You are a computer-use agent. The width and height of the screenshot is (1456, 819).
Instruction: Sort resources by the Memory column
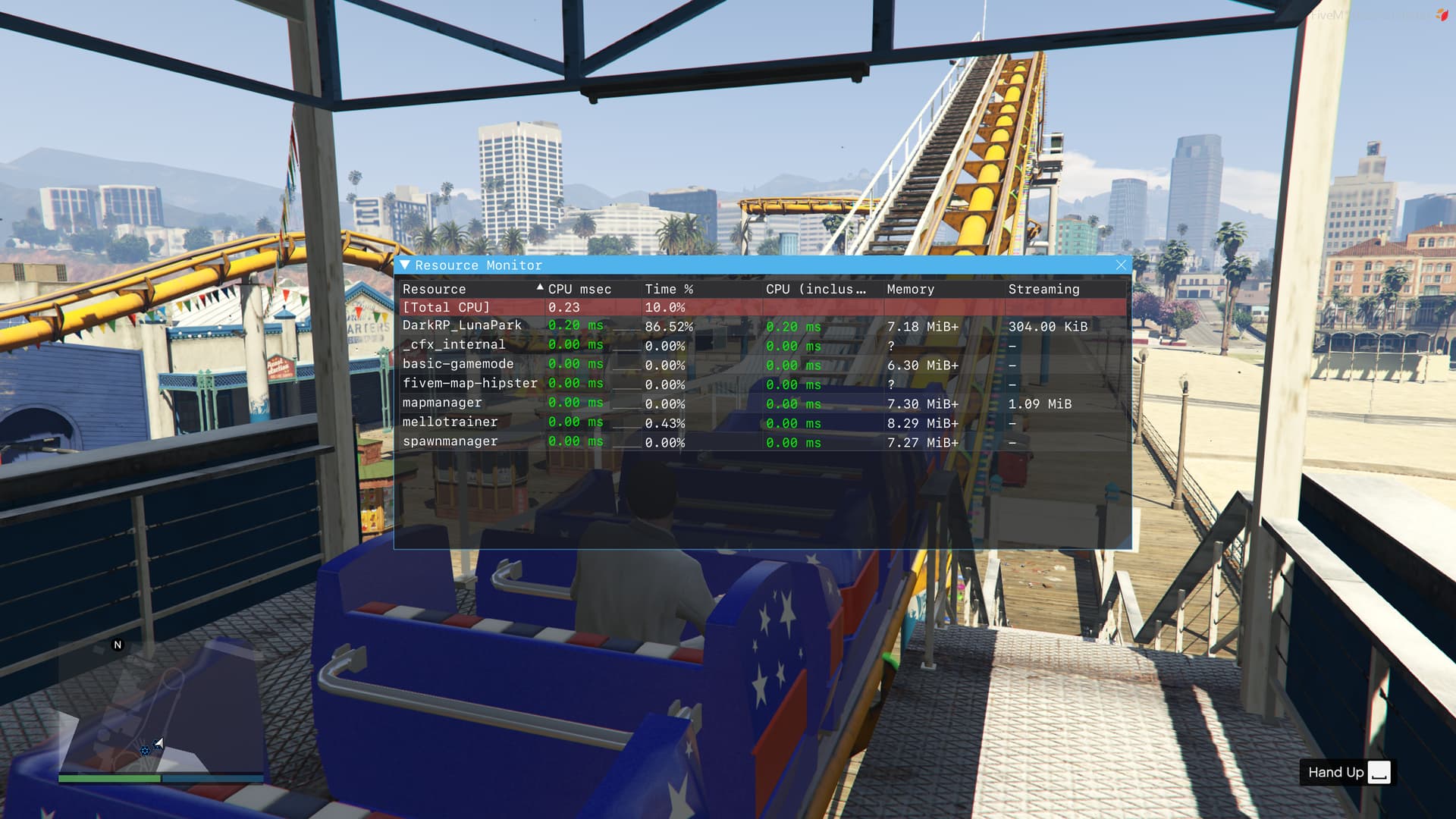911,289
